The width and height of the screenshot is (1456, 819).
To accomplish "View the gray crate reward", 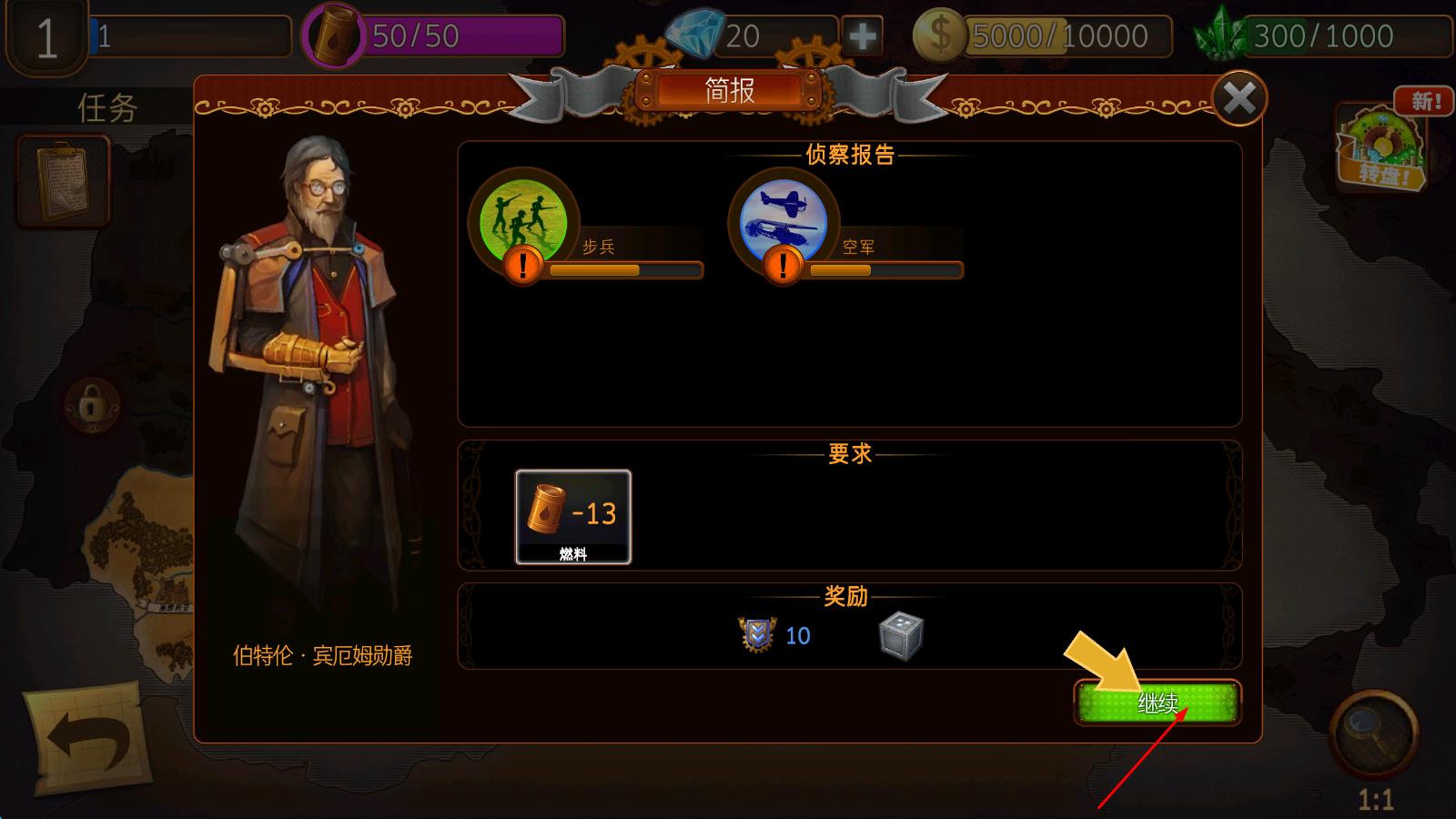I will pyautogui.click(x=901, y=635).
